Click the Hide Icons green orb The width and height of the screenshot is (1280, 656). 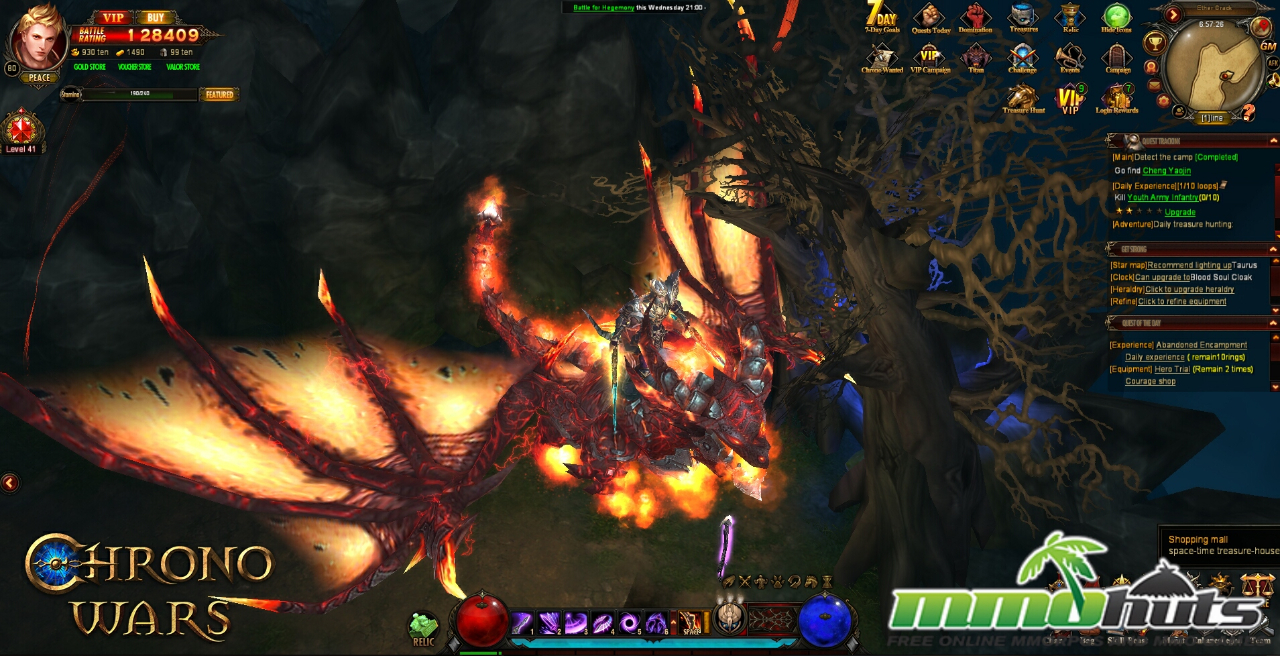[x=1116, y=16]
